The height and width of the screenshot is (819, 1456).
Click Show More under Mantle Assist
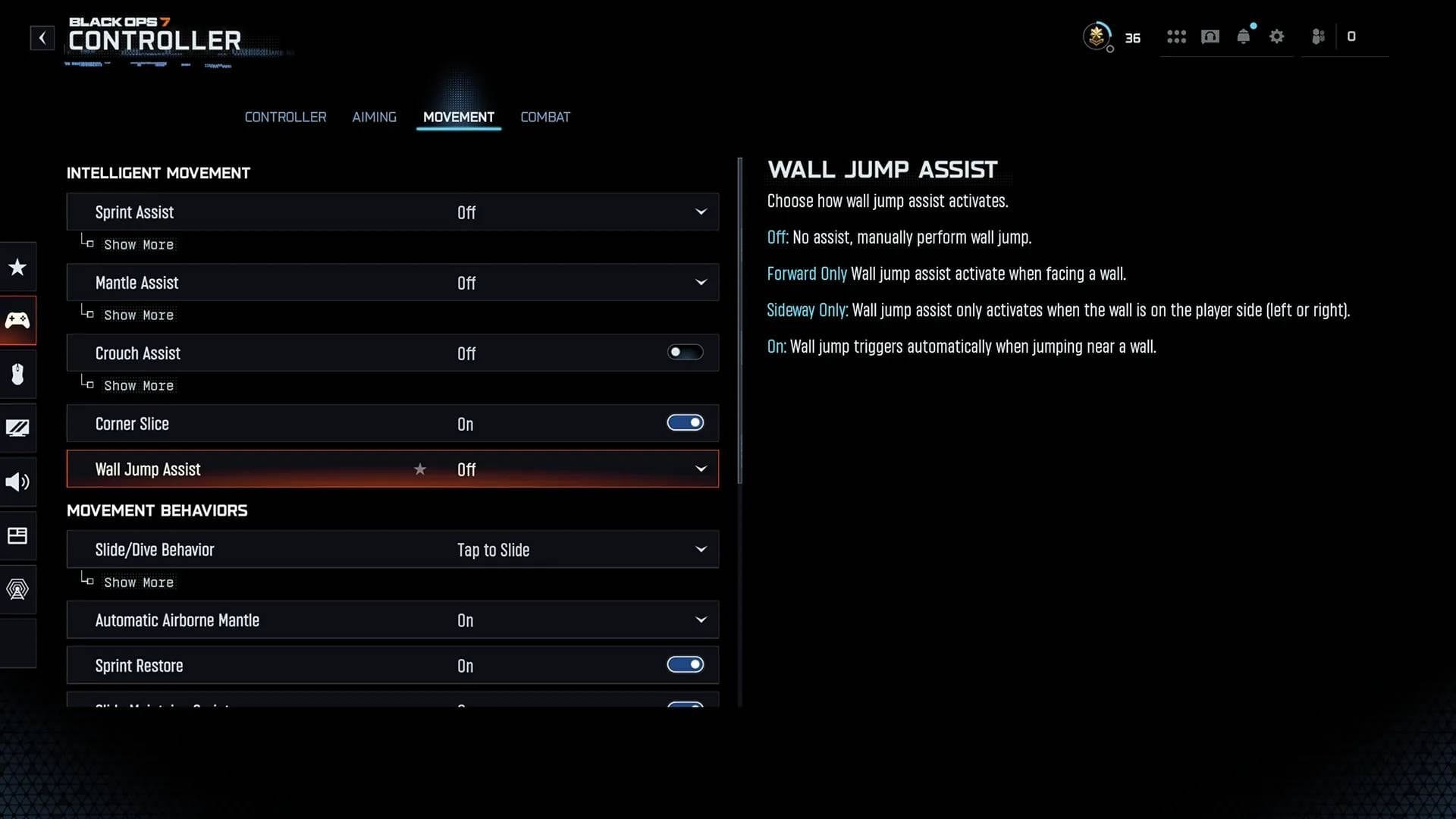click(139, 315)
